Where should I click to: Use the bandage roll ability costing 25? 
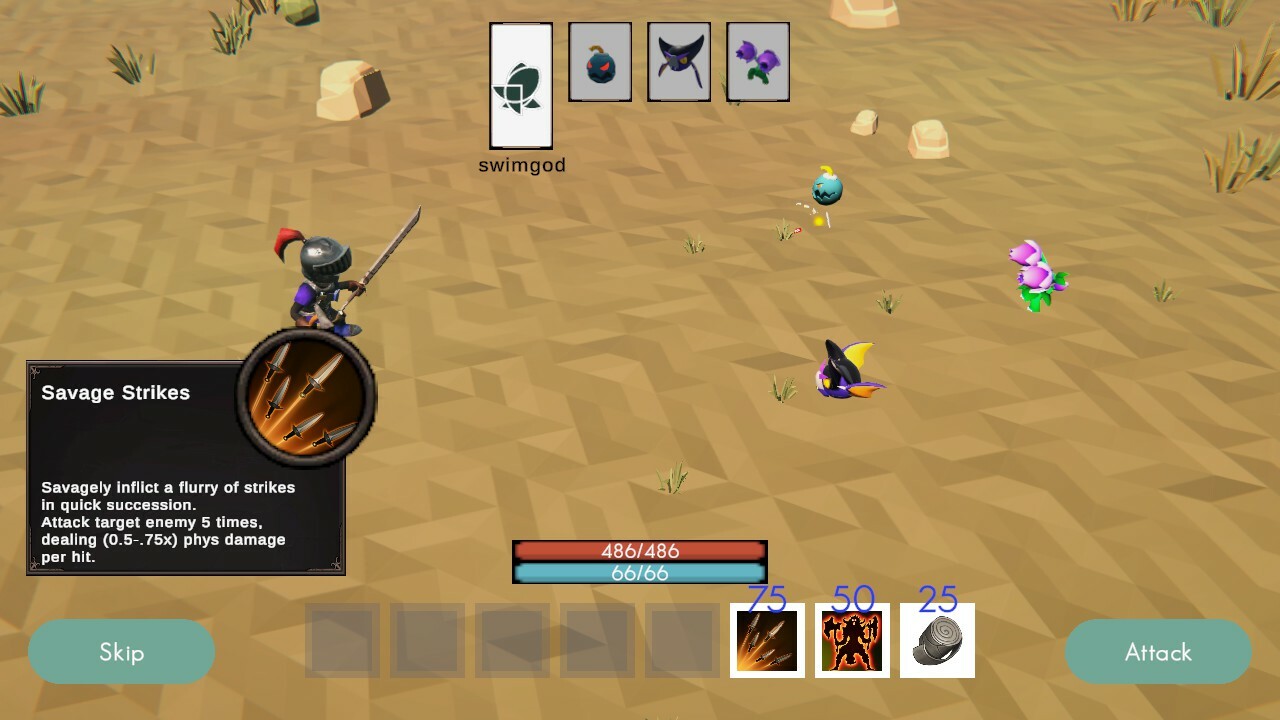click(936, 641)
